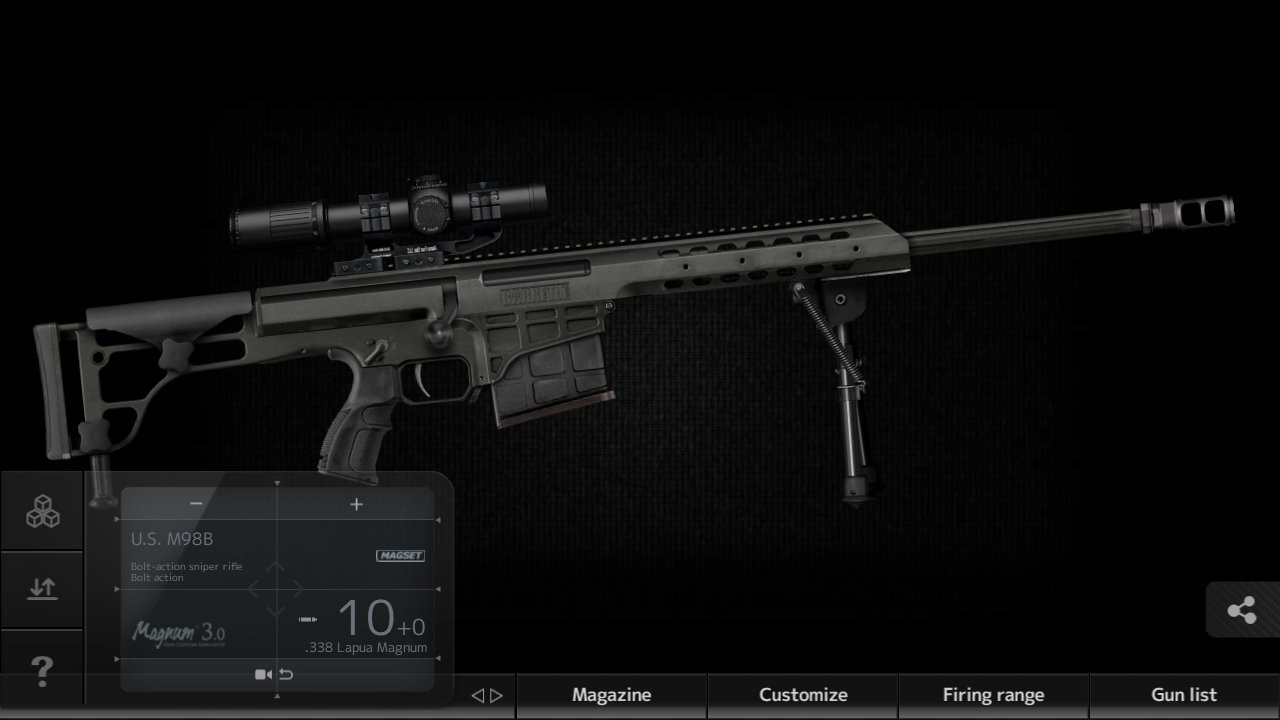Click the .338 Lapua Magnum caliber label

[x=366, y=647]
